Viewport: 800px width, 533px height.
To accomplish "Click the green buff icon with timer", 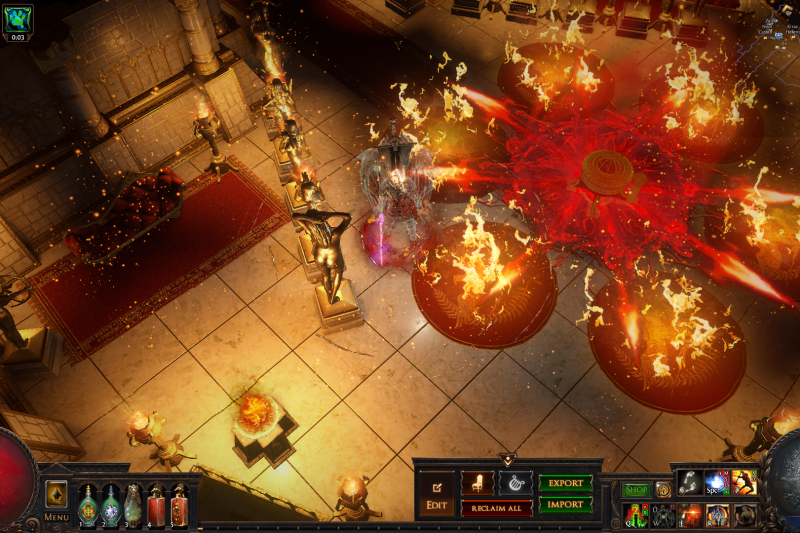I will click(x=18, y=18).
